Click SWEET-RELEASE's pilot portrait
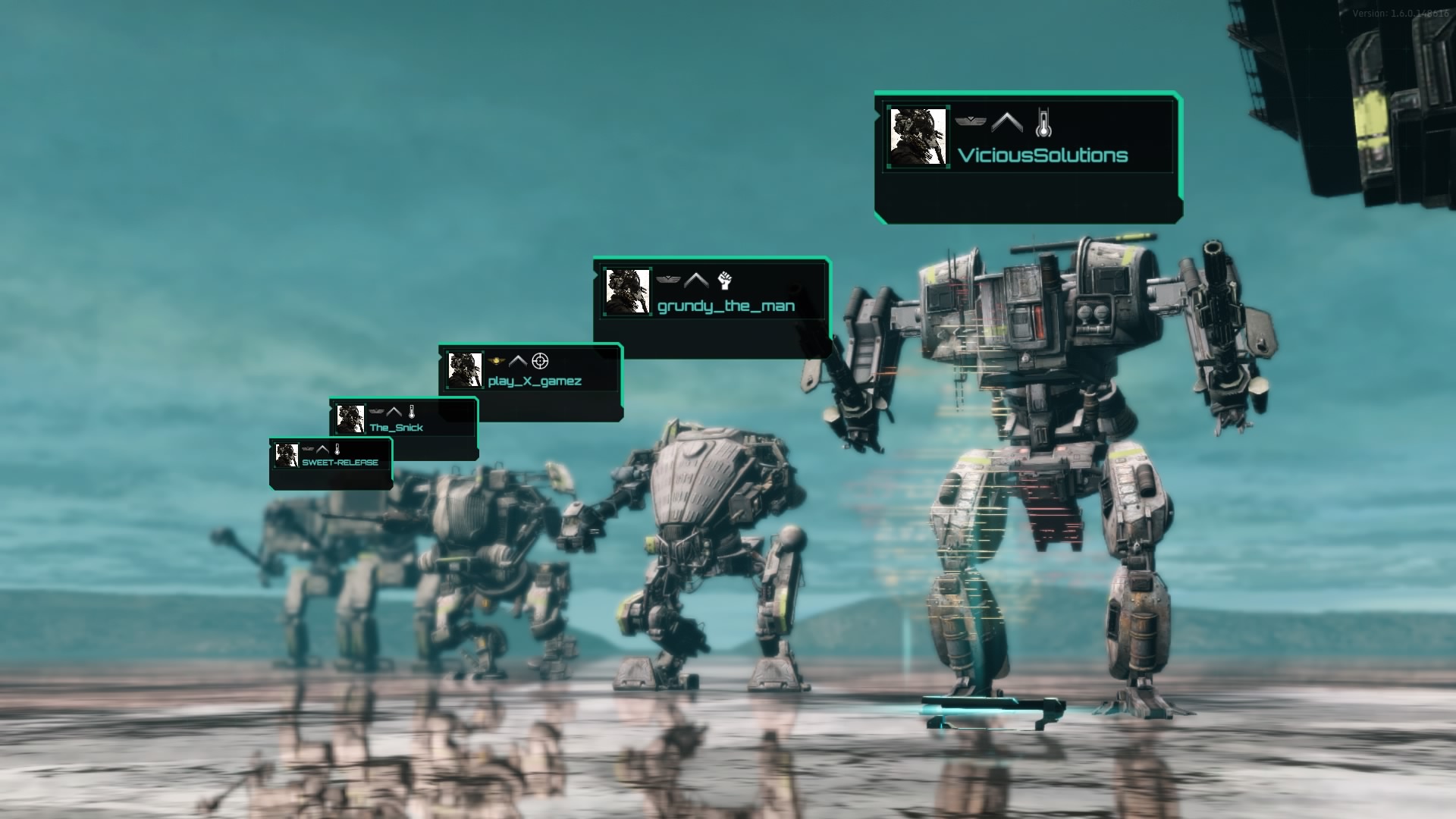 click(287, 456)
